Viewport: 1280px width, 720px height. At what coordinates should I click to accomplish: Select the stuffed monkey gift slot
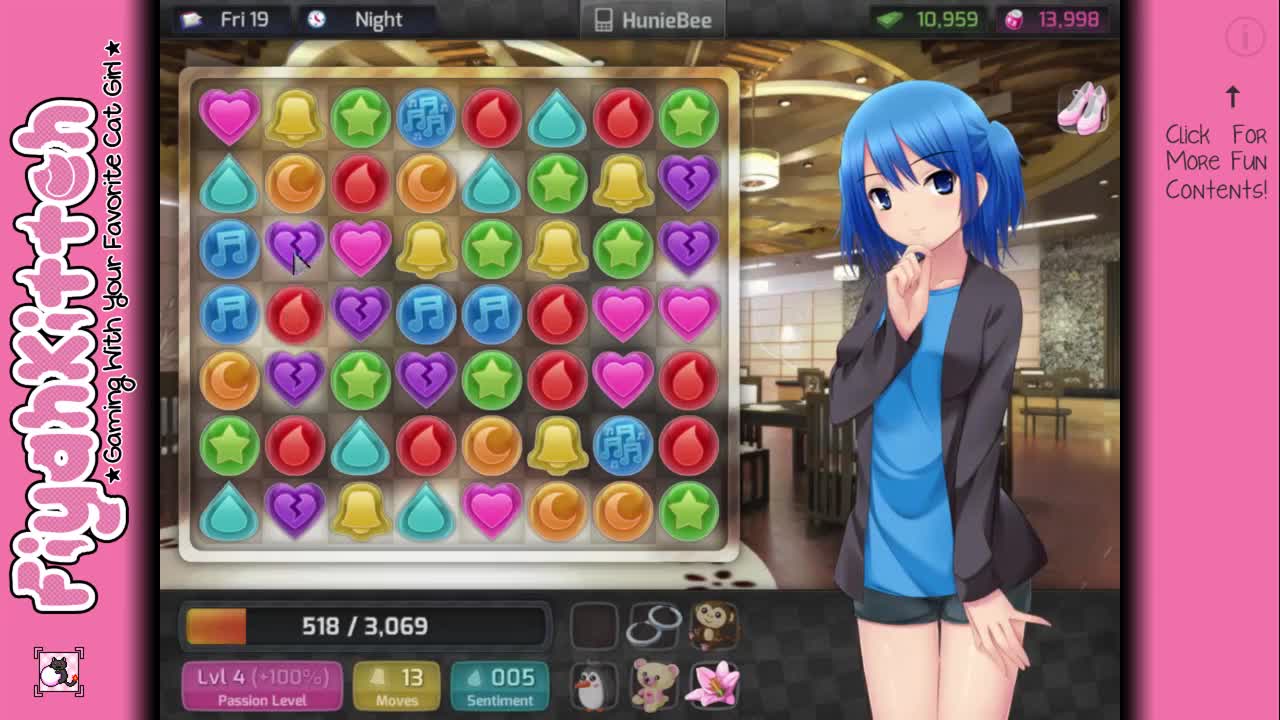[x=713, y=624]
